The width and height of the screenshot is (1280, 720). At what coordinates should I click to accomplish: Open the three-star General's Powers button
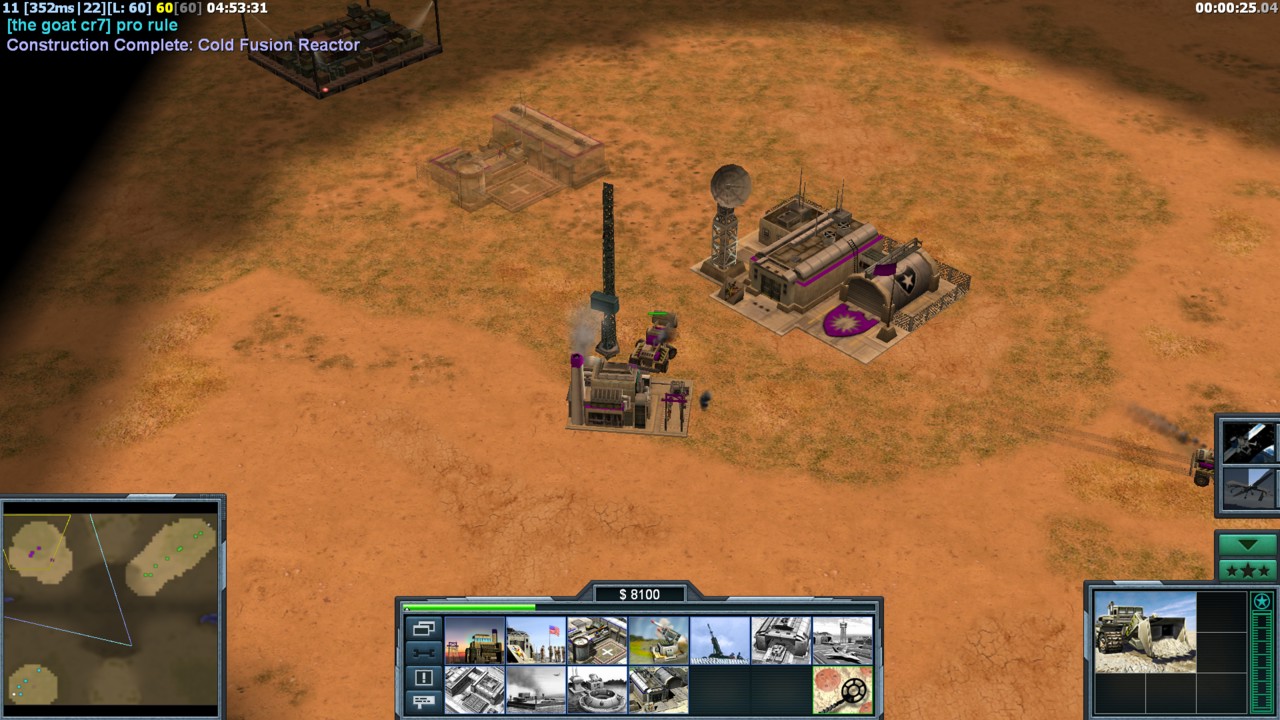coord(1247,571)
